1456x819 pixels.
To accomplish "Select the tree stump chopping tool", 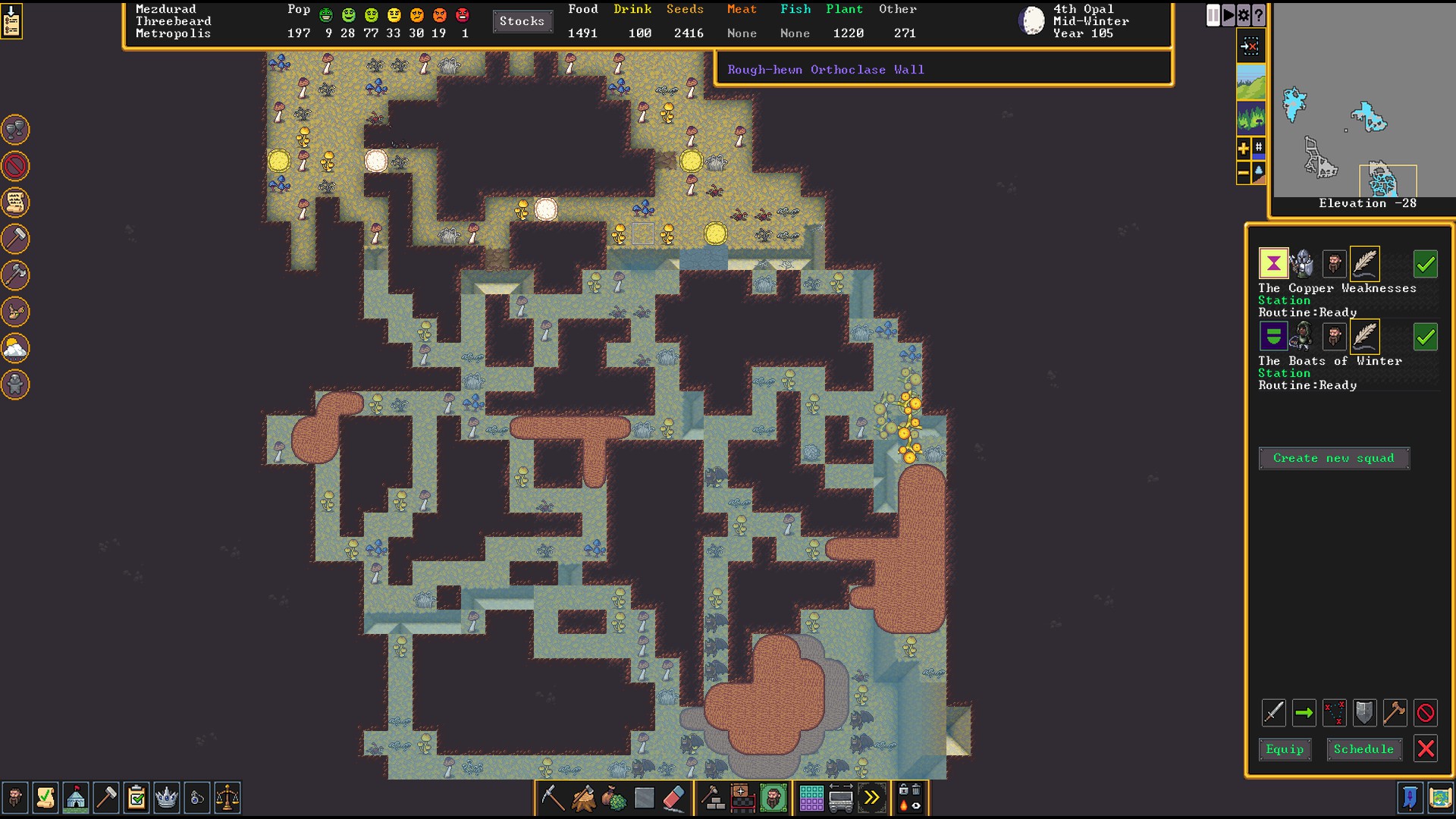I will [583, 798].
